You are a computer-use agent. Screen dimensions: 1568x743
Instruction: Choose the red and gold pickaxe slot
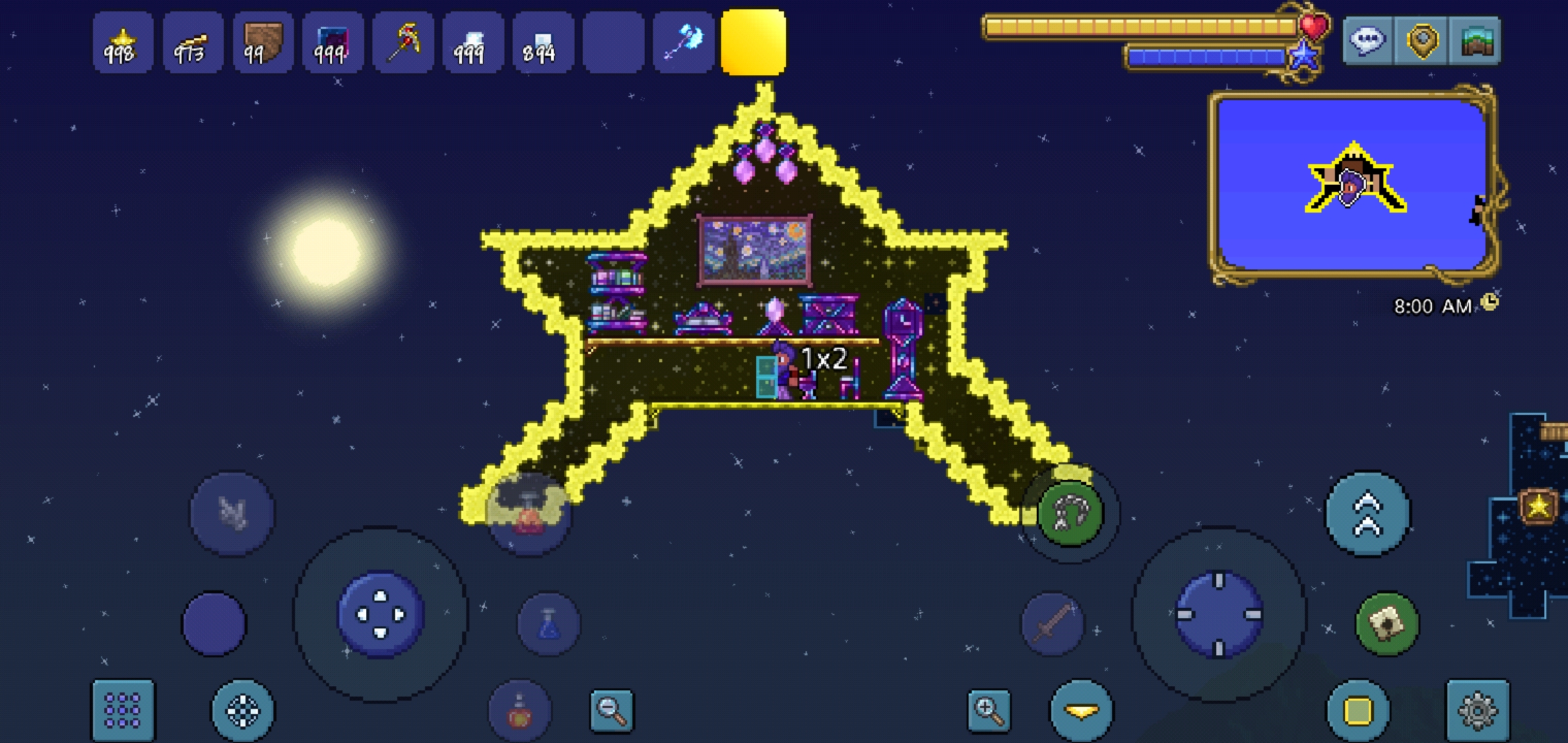tap(403, 43)
